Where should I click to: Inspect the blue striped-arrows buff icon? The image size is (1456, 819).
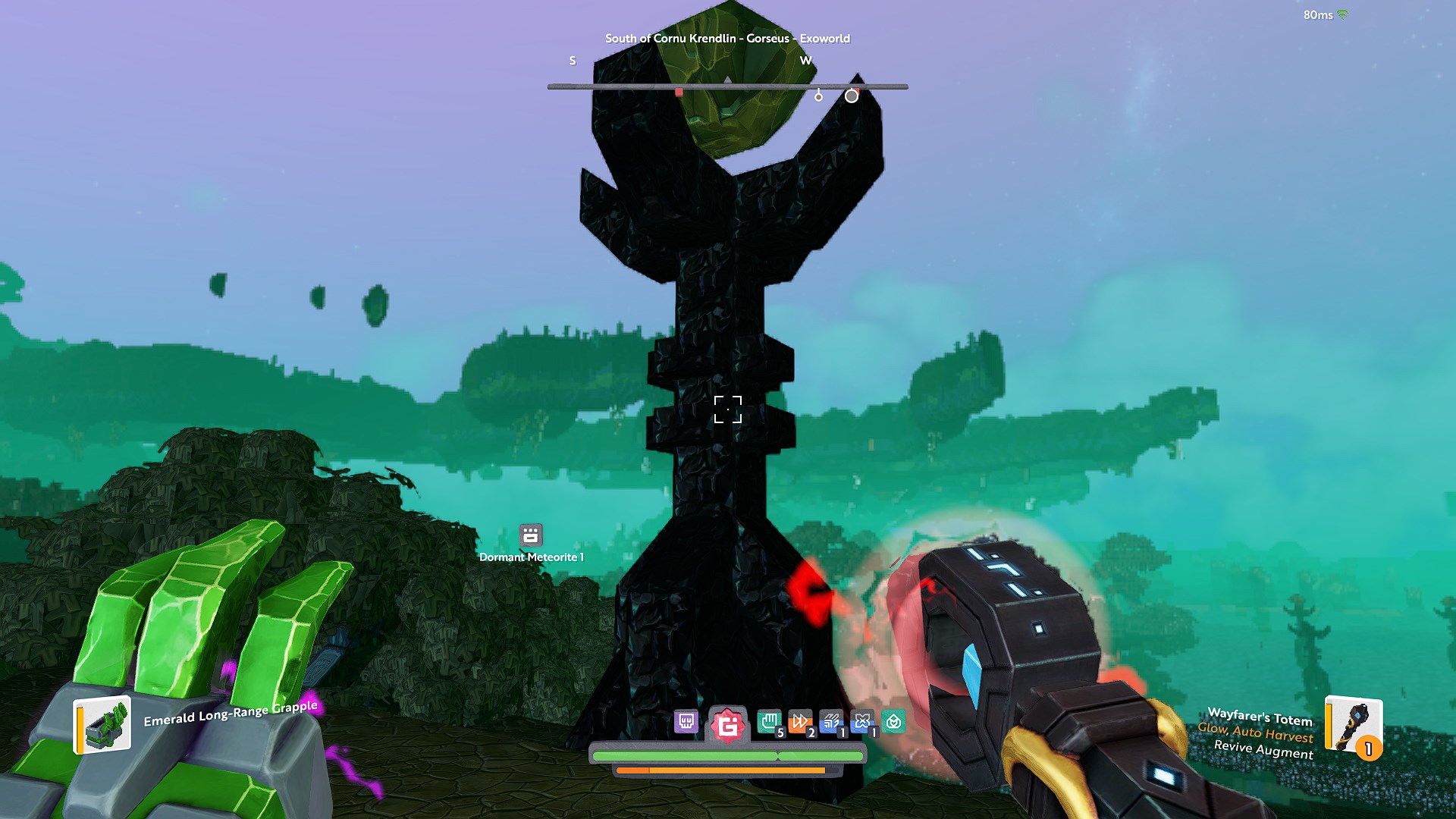(831, 722)
